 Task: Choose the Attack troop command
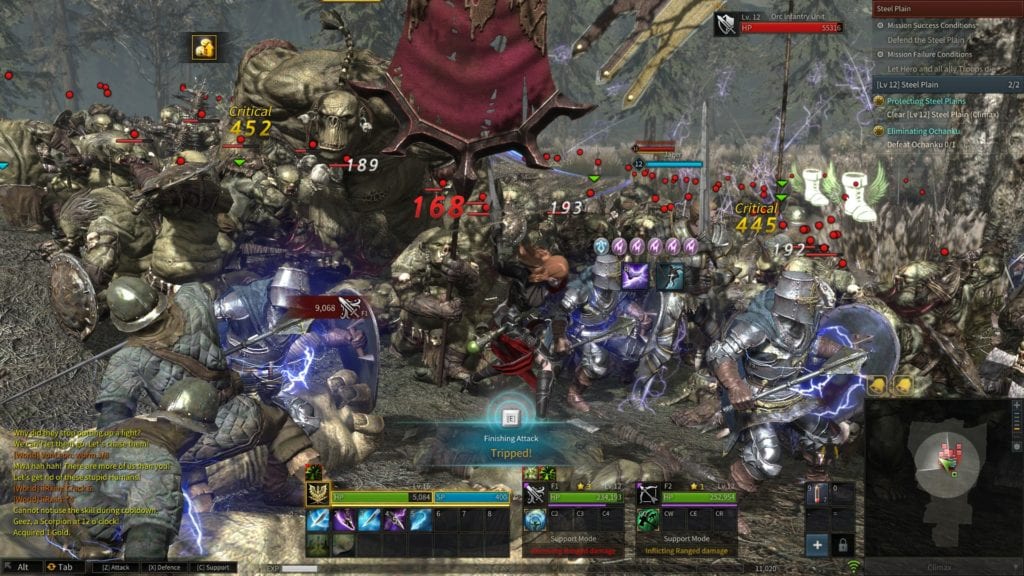[x=115, y=567]
